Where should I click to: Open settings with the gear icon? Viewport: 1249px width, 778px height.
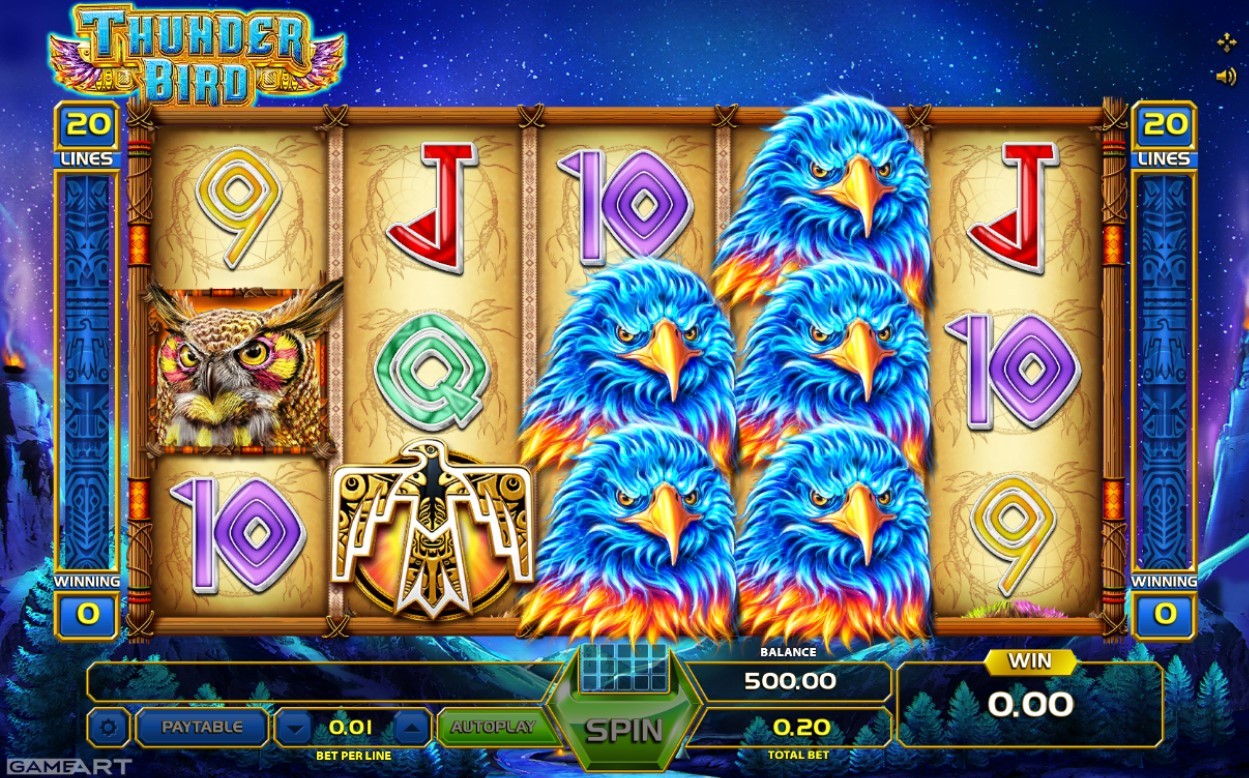click(x=108, y=727)
